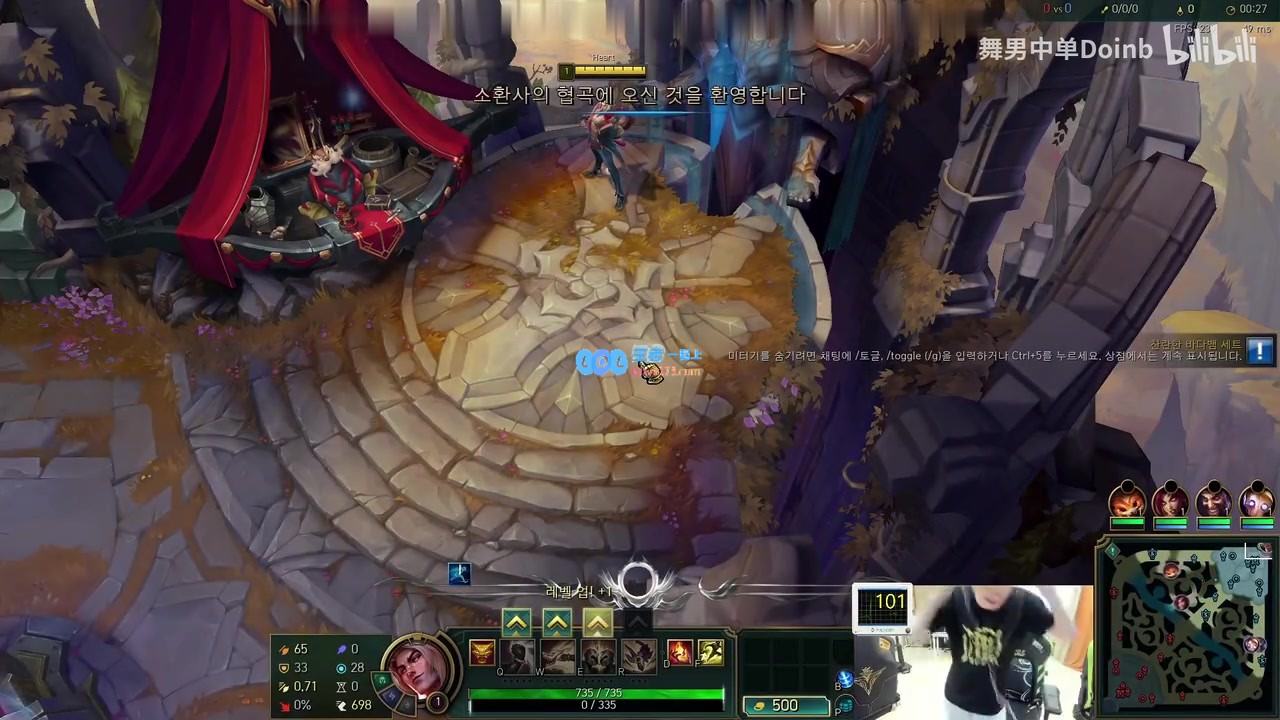This screenshot has width=1280, height=720.
Task: Click the champion passive ability icon
Action: [483, 654]
